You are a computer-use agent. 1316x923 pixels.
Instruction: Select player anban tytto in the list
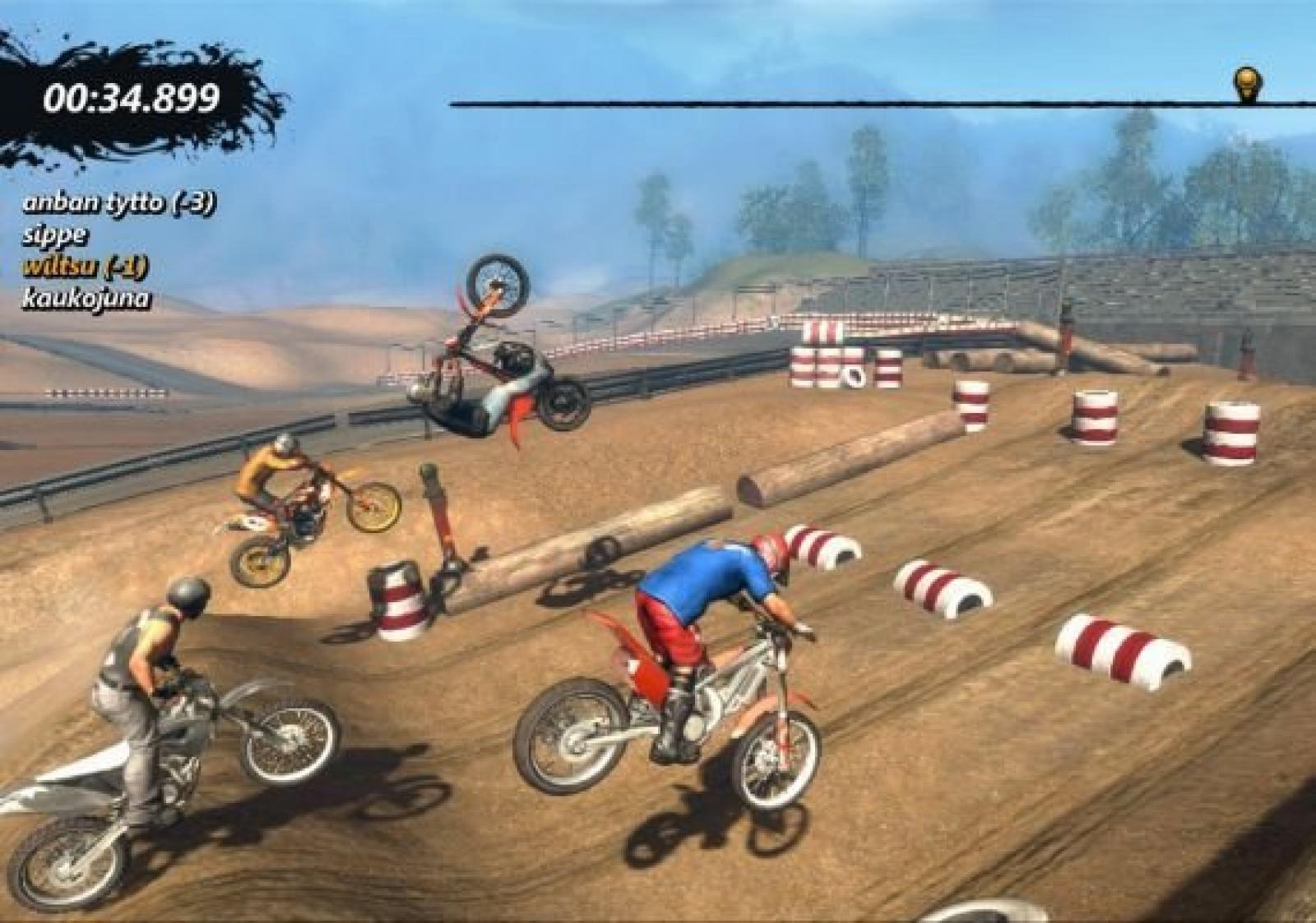tap(119, 203)
